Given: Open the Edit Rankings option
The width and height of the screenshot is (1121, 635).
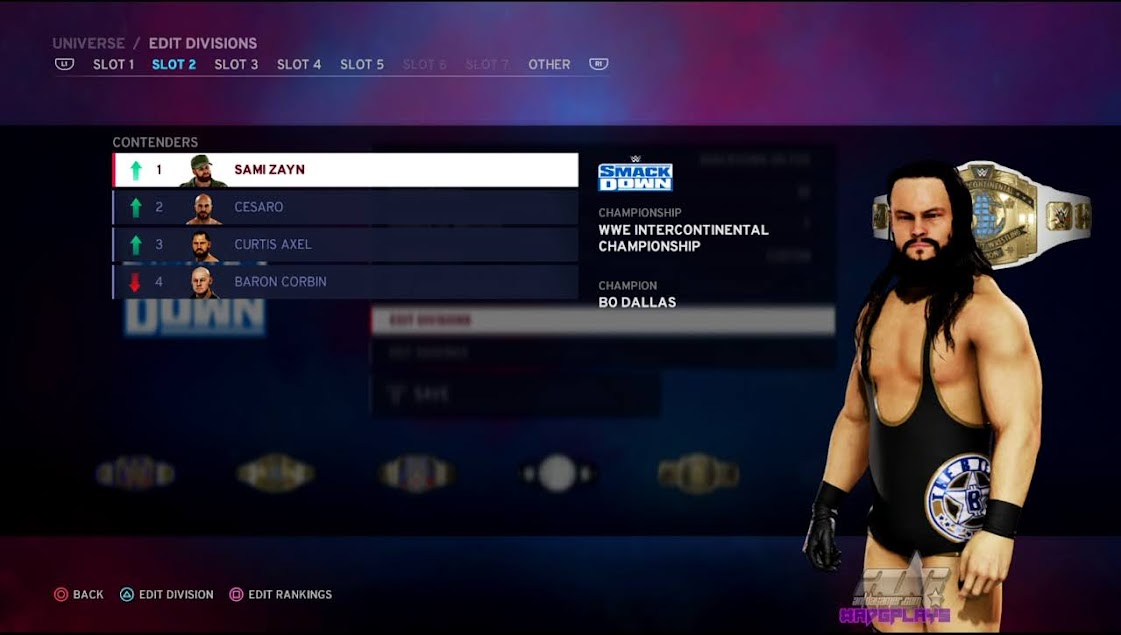Looking at the screenshot, I should (281, 594).
